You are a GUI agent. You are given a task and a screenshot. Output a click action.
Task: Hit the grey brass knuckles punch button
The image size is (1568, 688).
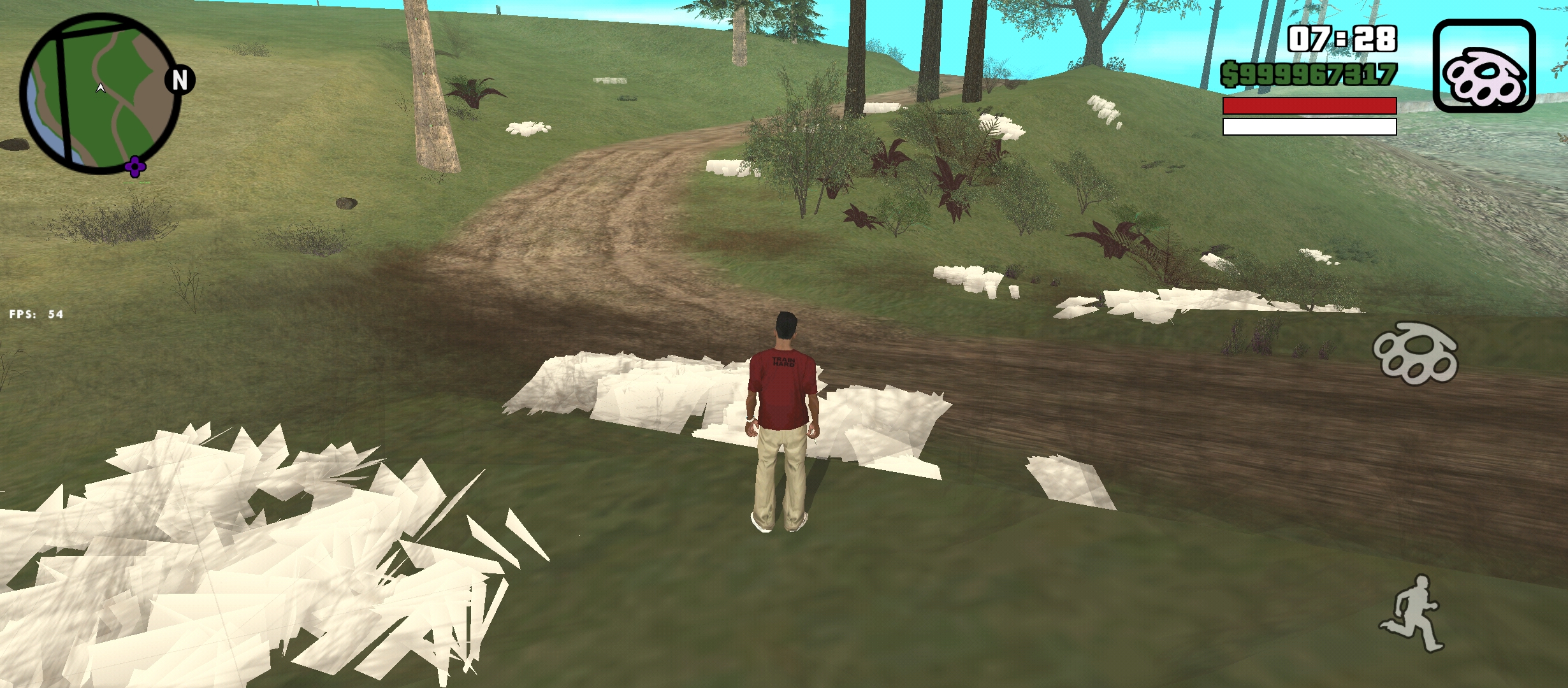point(1416,353)
